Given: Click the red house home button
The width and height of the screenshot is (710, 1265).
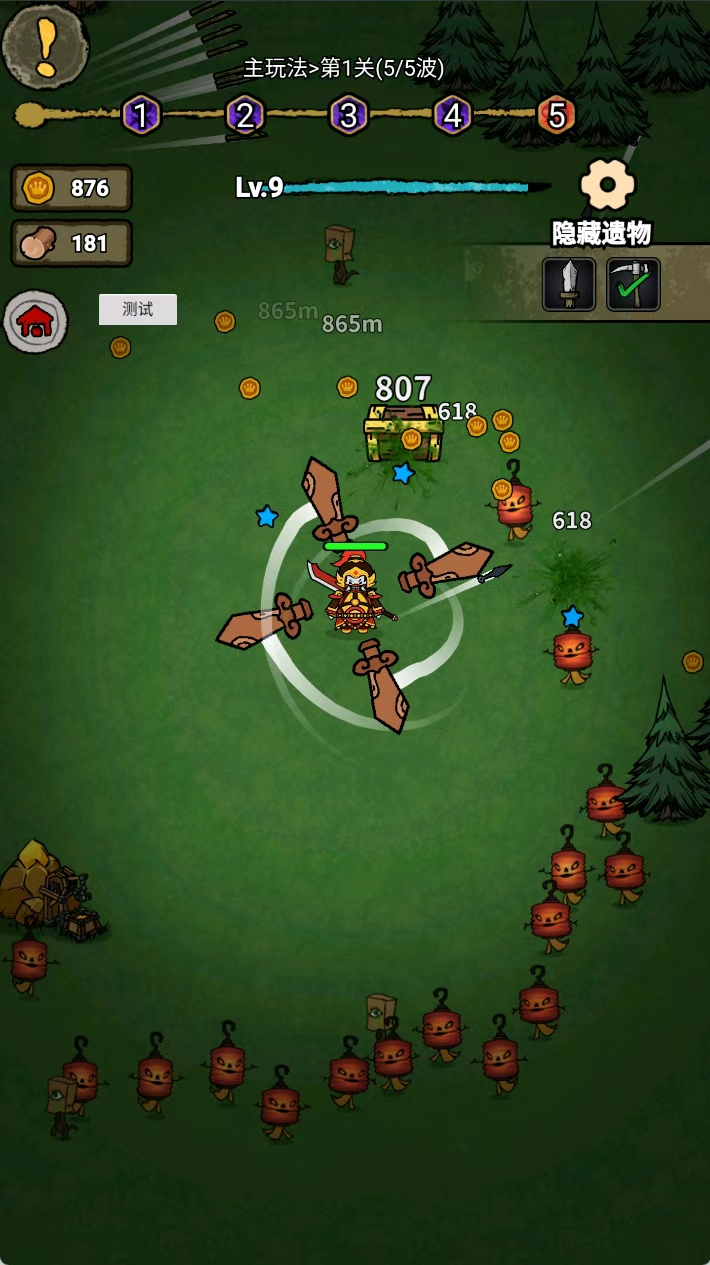Looking at the screenshot, I should click(x=36, y=322).
